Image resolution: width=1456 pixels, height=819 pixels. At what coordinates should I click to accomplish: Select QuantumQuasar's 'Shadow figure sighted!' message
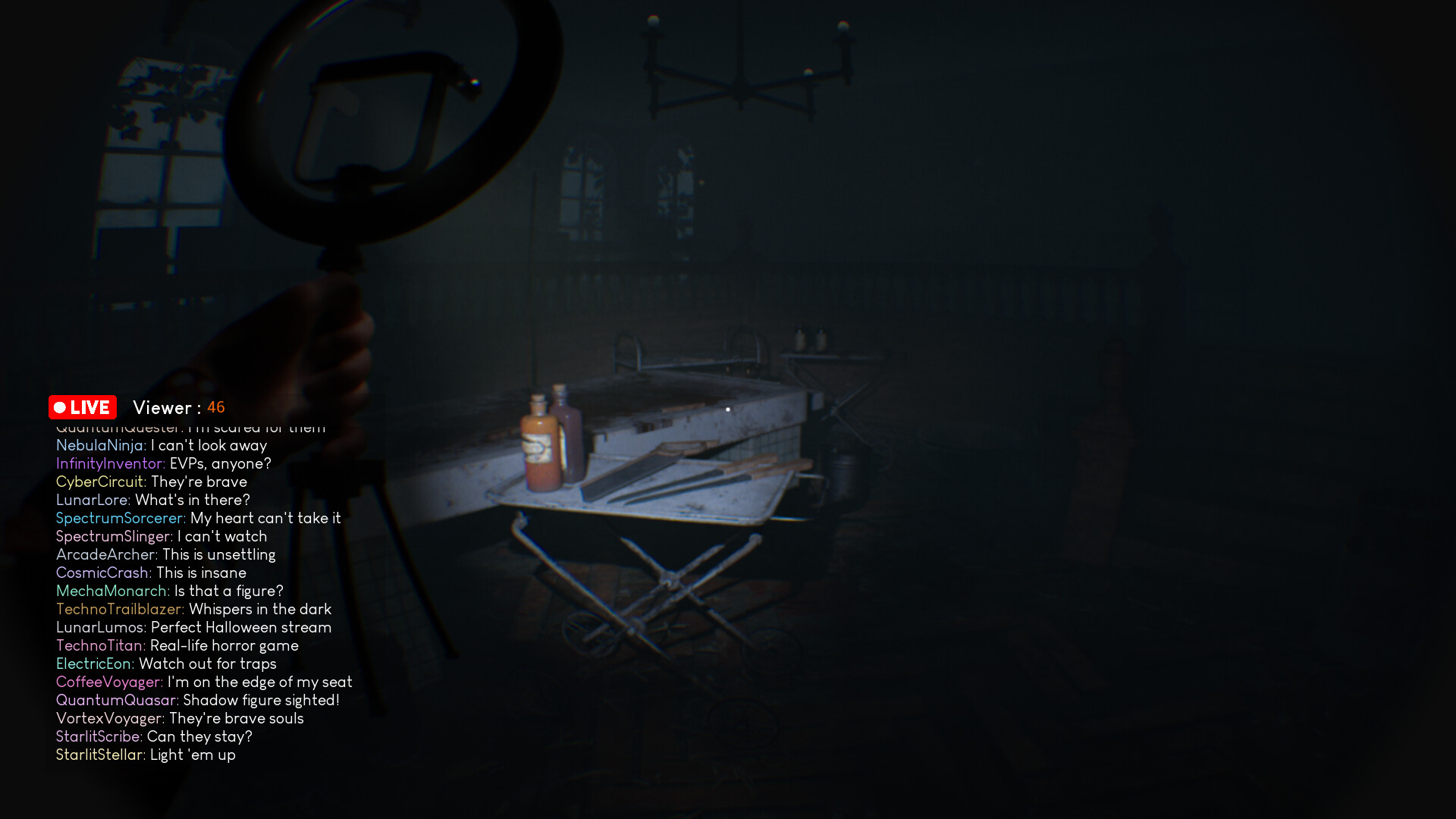[x=259, y=700]
